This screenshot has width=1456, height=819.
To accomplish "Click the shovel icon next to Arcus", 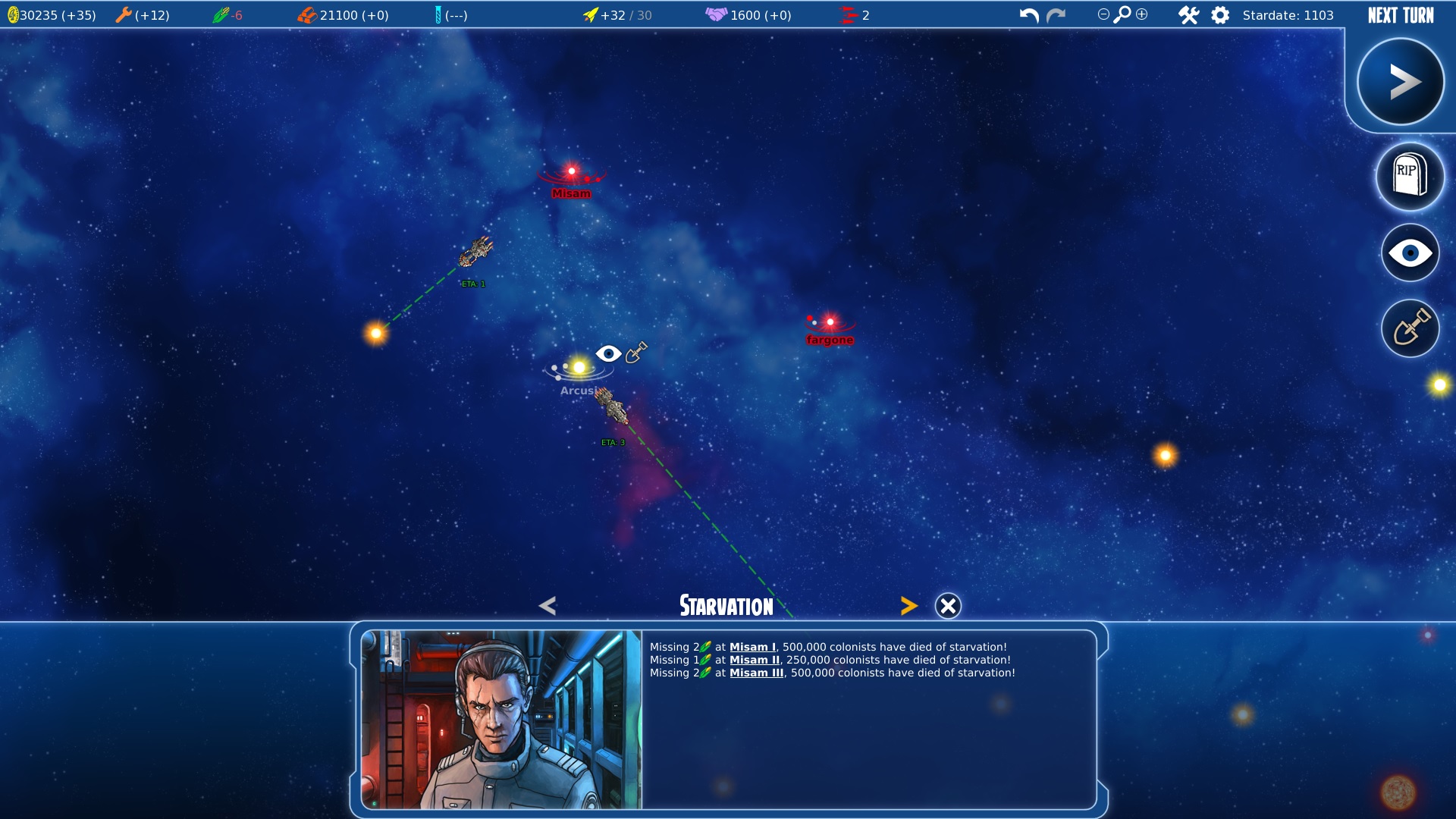I will tap(636, 352).
